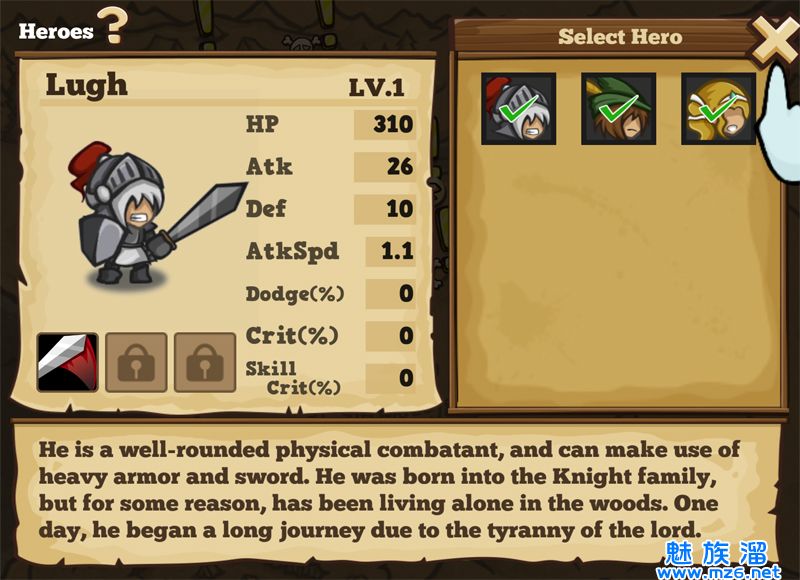Viewport: 800px width, 580px height.
Task: Pick the golden-helmet hero portrait
Action: [718, 109]
